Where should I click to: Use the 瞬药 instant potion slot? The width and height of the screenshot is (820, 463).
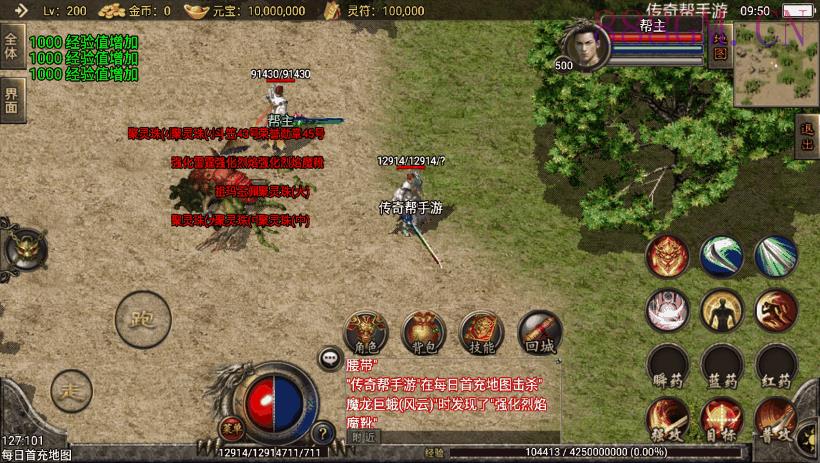pos(667,367)
